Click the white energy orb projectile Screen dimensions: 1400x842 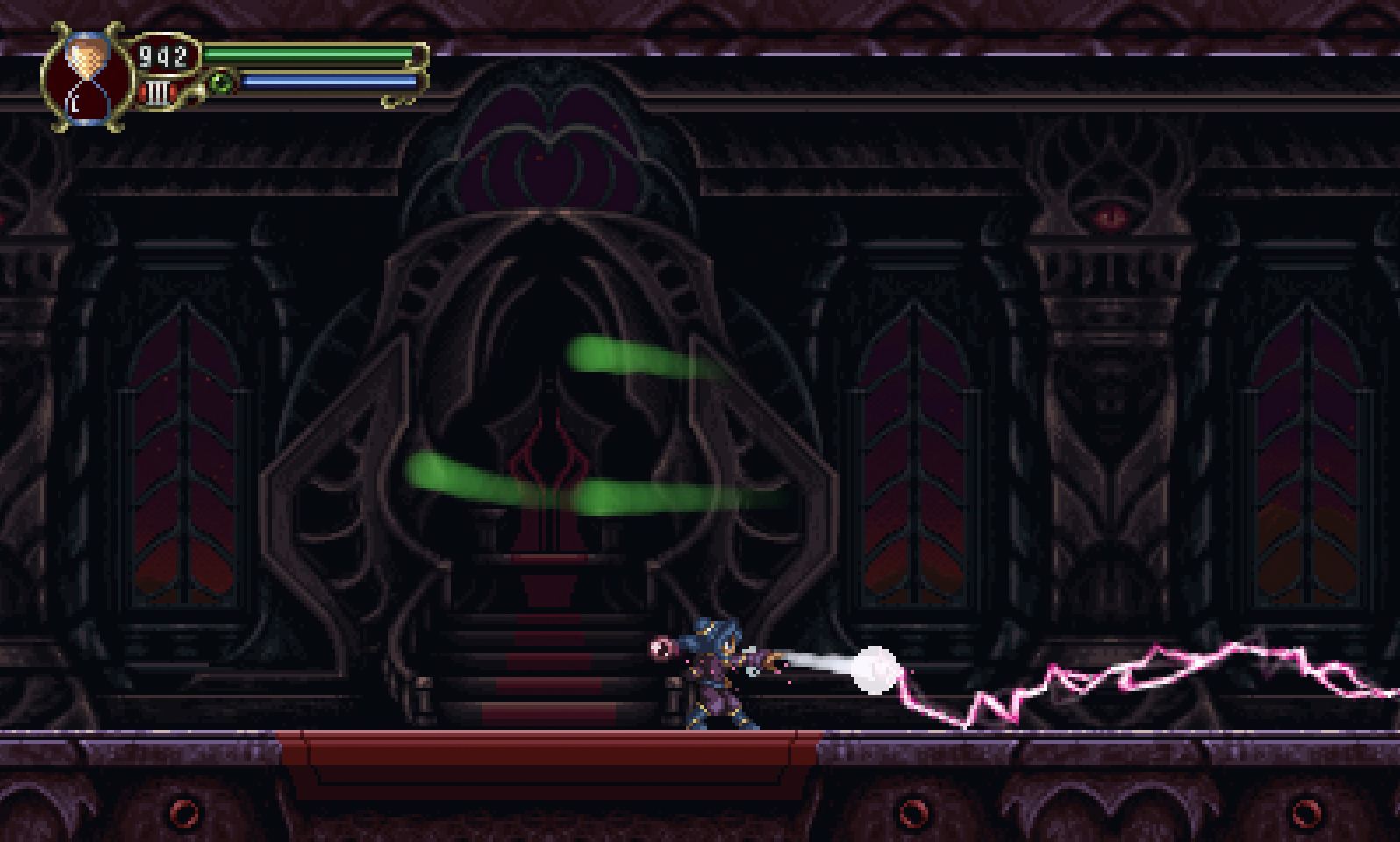coord(873,668)
